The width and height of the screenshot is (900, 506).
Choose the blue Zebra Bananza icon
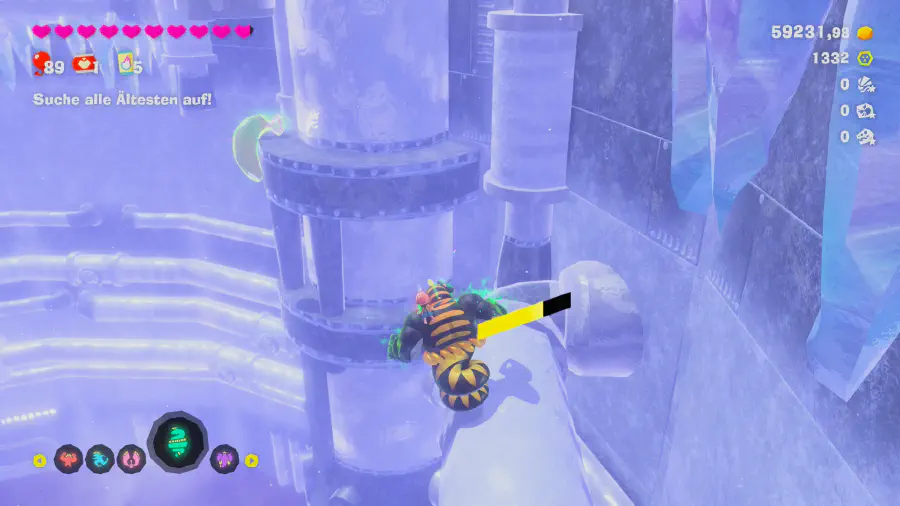100,460
